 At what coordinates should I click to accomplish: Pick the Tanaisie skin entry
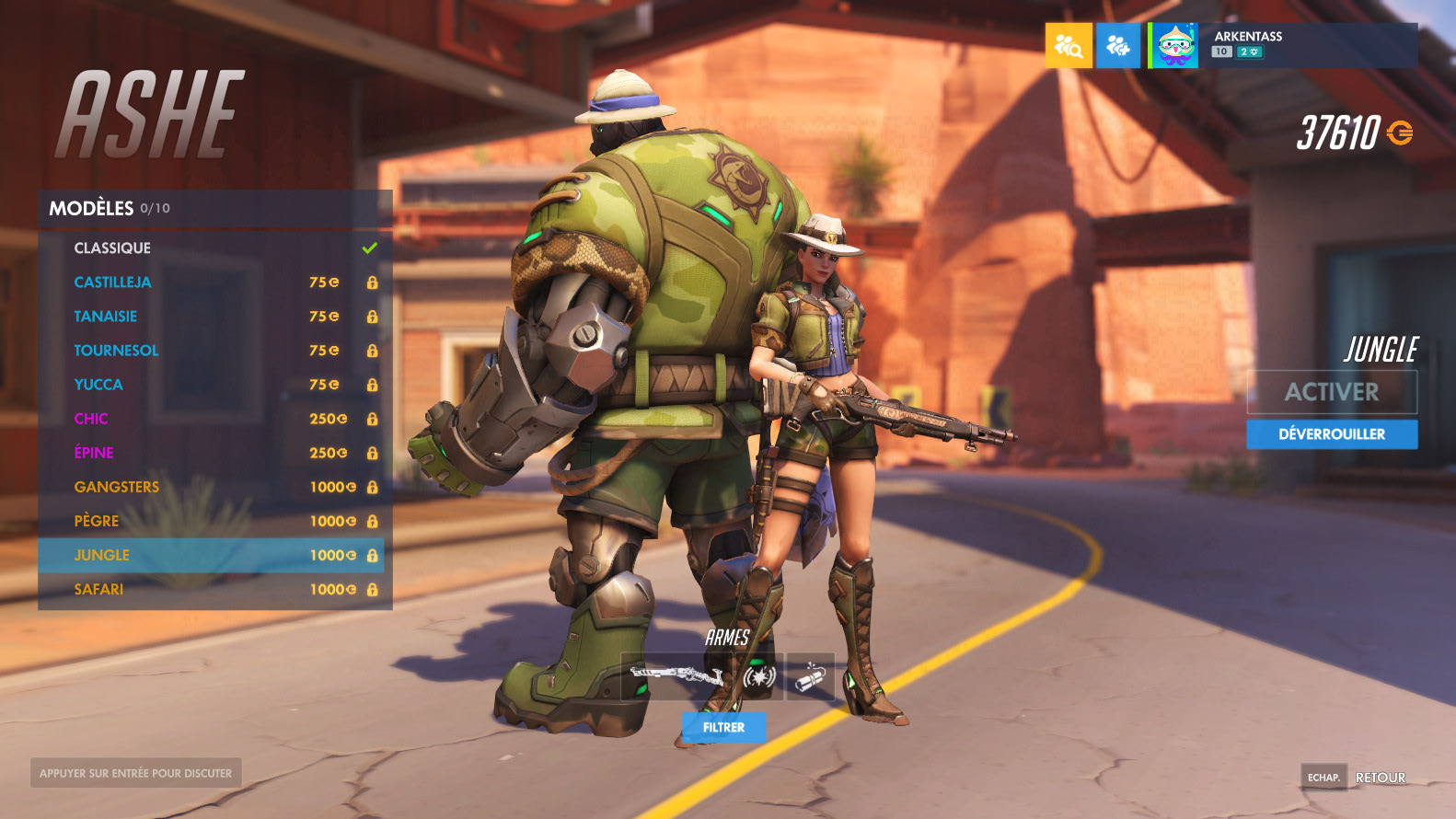[211, 317]
